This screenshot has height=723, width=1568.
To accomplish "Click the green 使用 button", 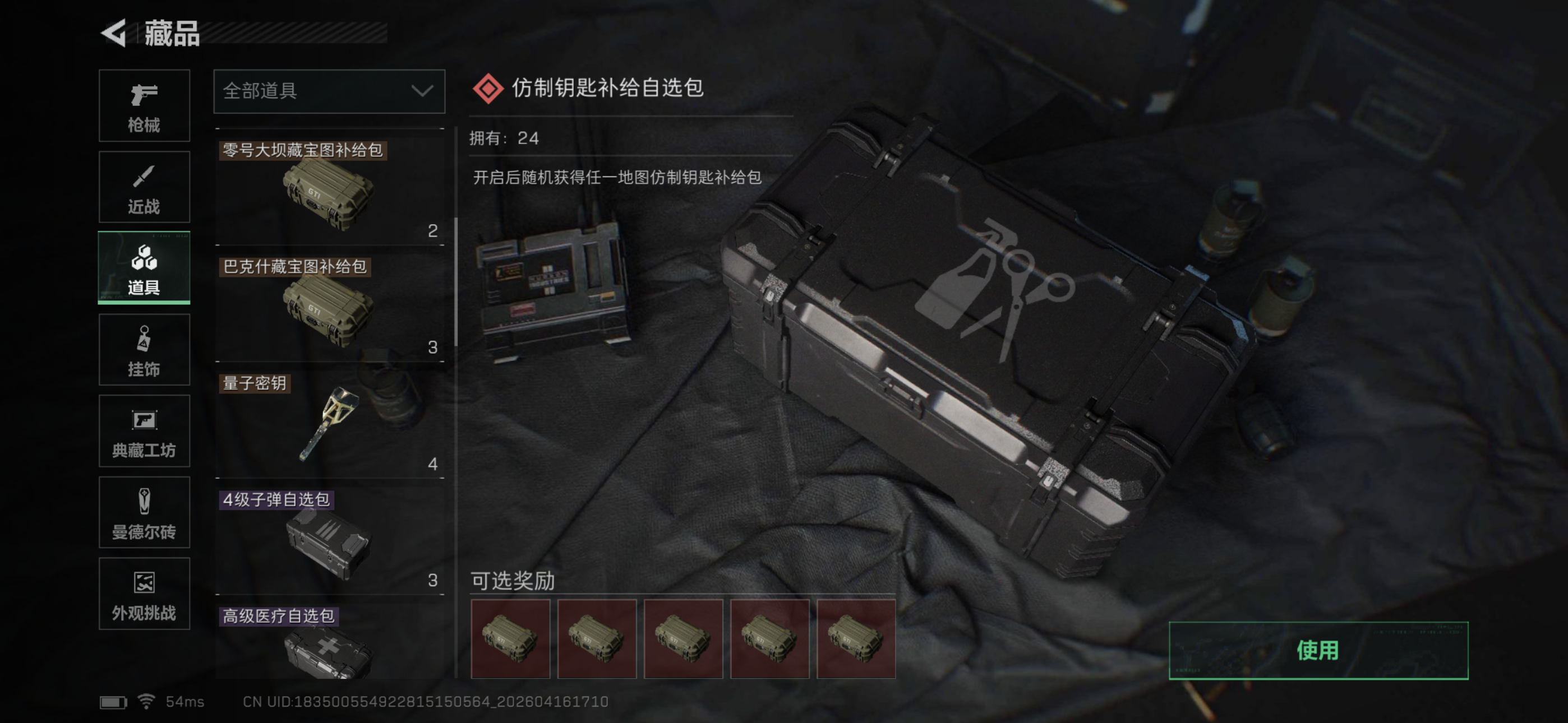I will (x=1318, y=650).
